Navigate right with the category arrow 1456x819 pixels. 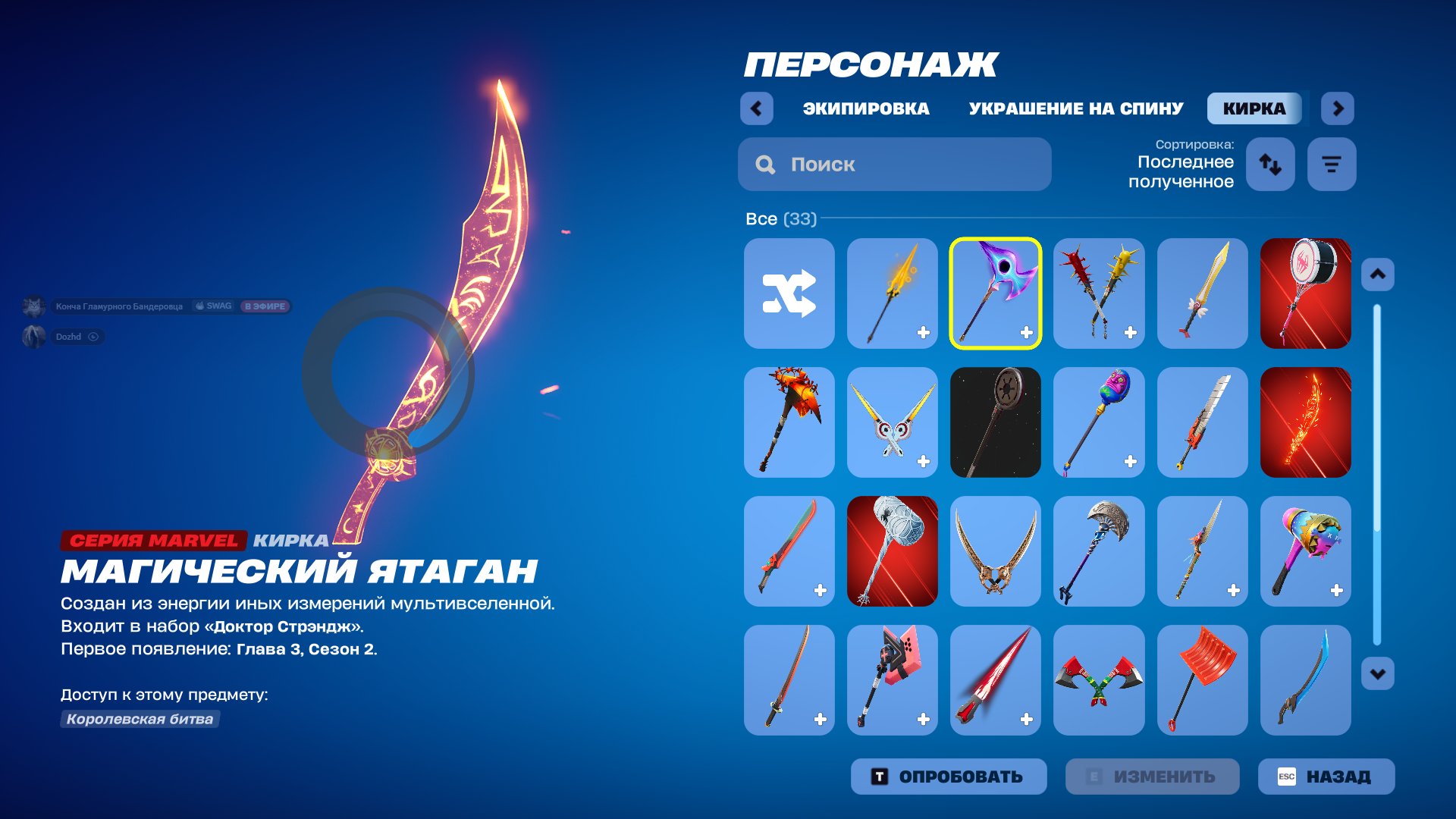1338,108
